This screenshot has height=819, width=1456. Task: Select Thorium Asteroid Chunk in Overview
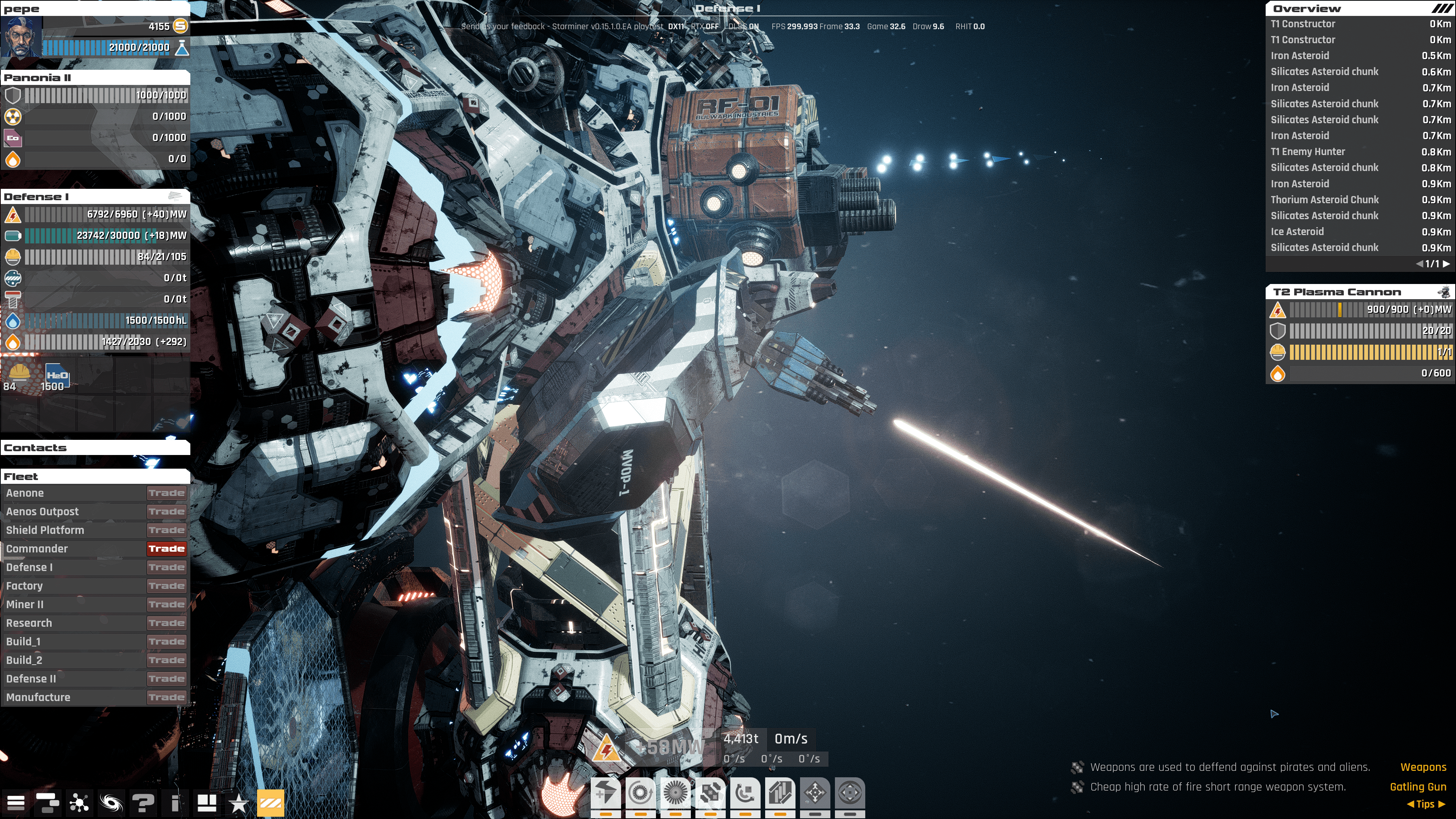(1325, 199)
